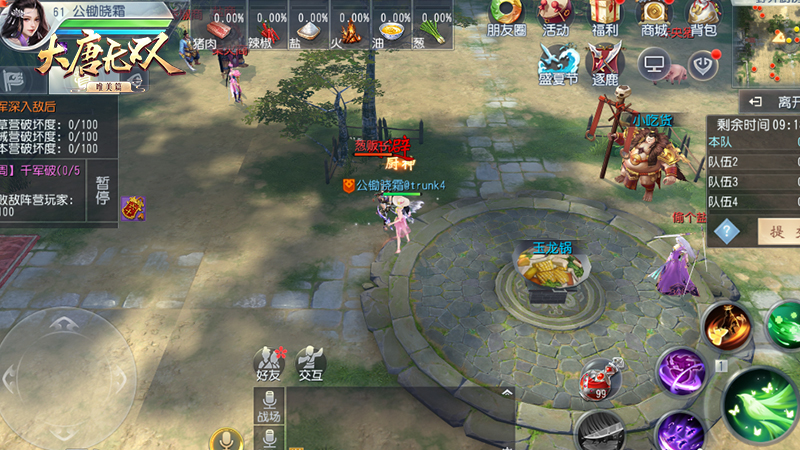
Task: Click the monitor screen icon button
Action: (x=654, y=64)
